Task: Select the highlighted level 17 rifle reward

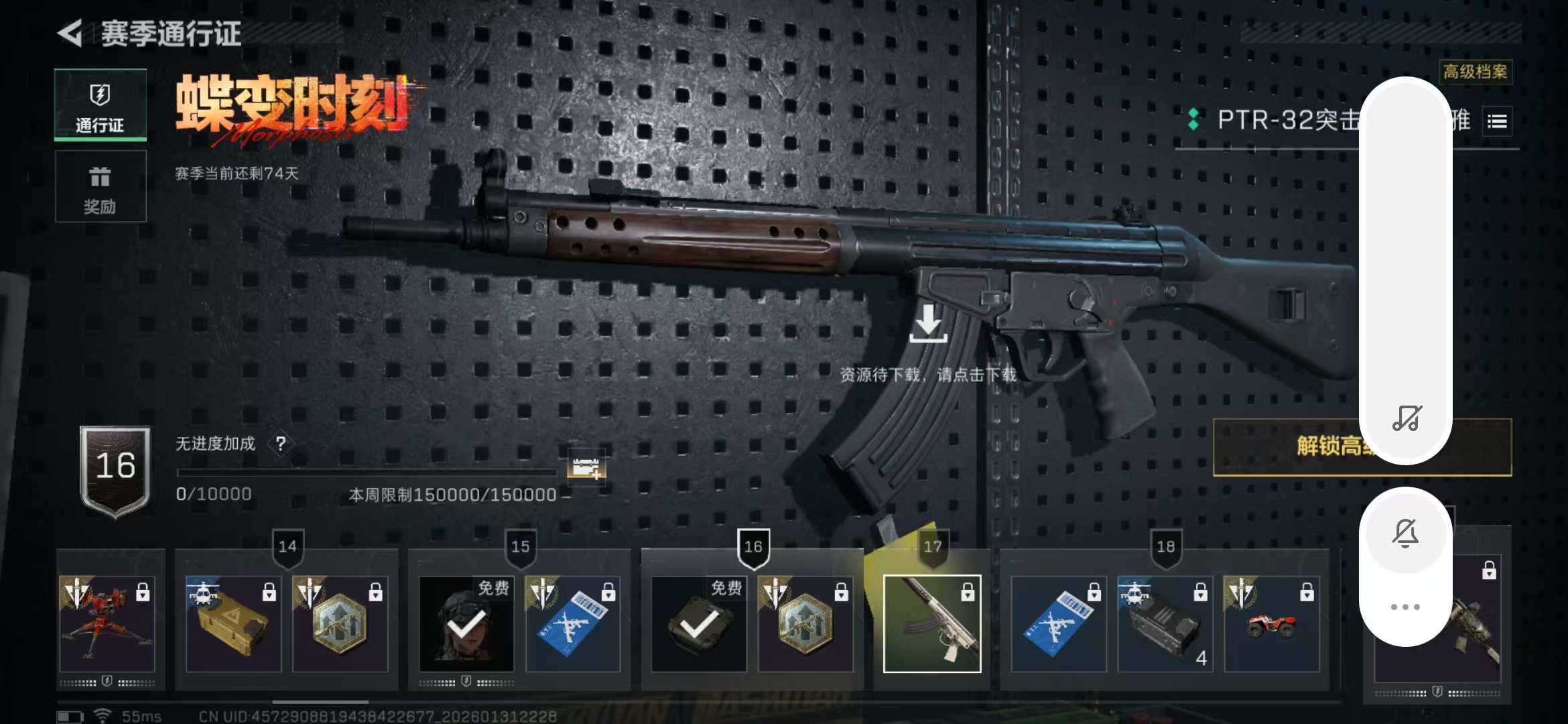Action: pos(932,623)
